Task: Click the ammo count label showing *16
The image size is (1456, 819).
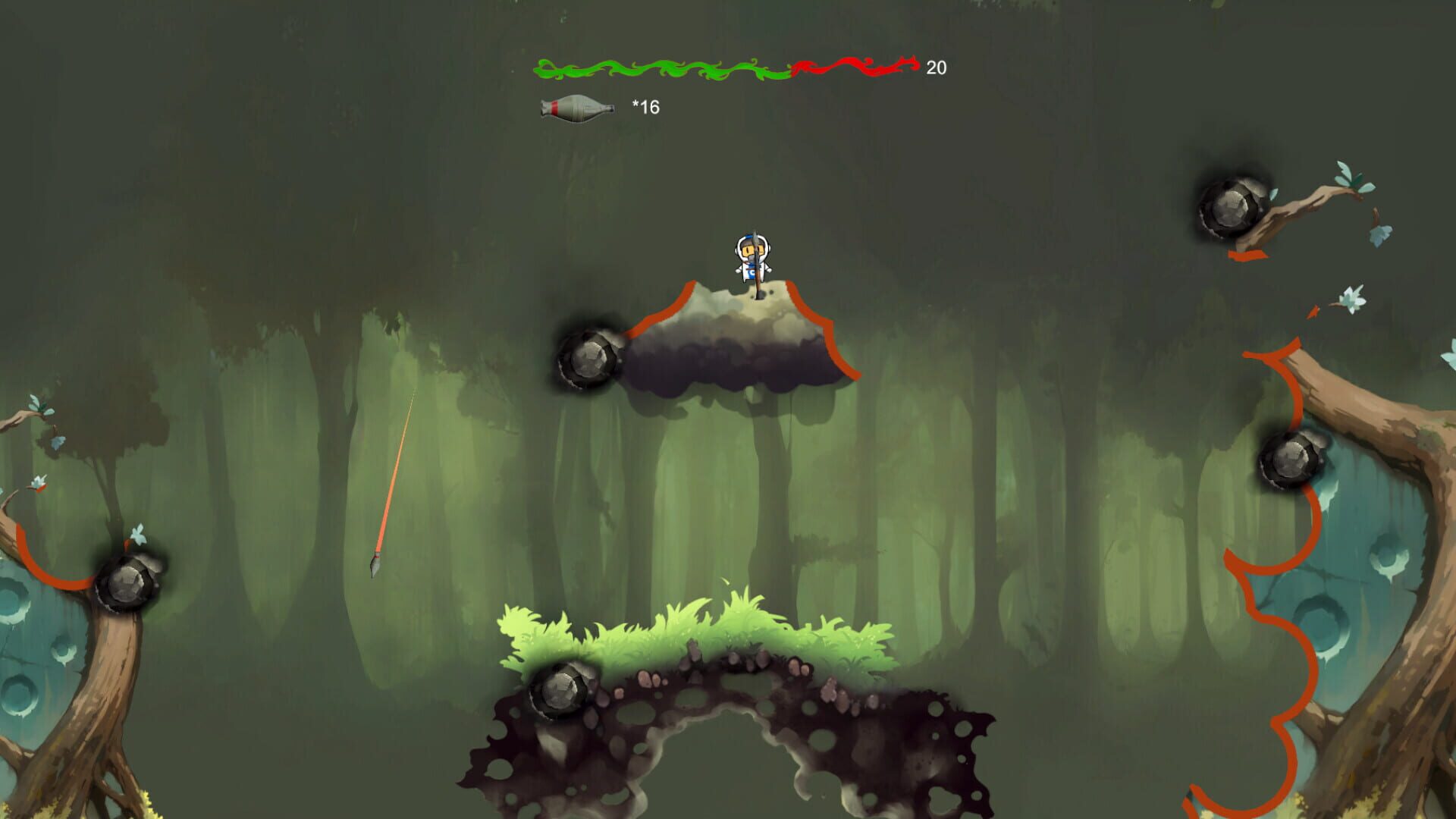Action: [x=643, y=108]
